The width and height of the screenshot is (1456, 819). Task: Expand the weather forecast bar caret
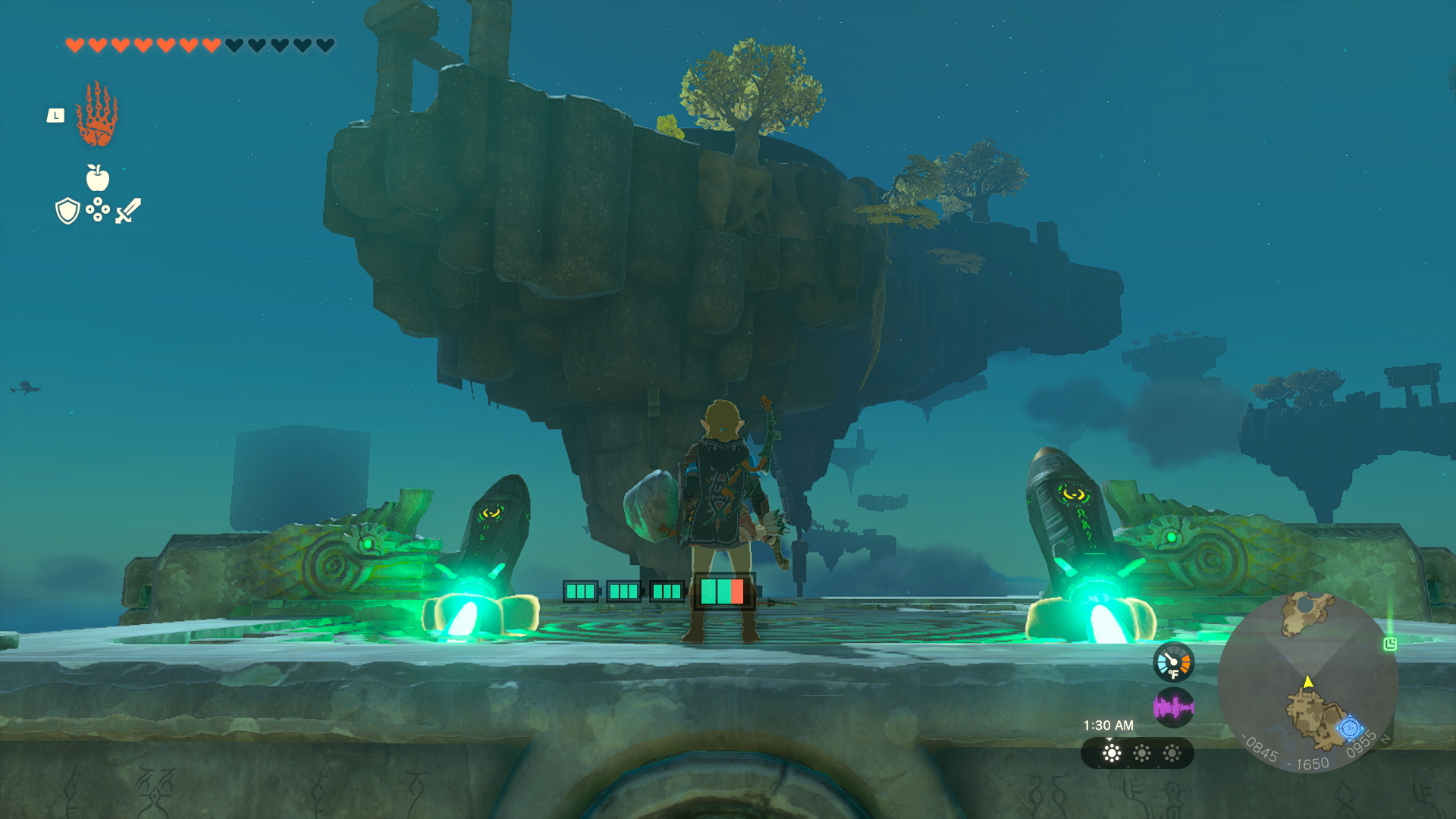(1109, 740)
